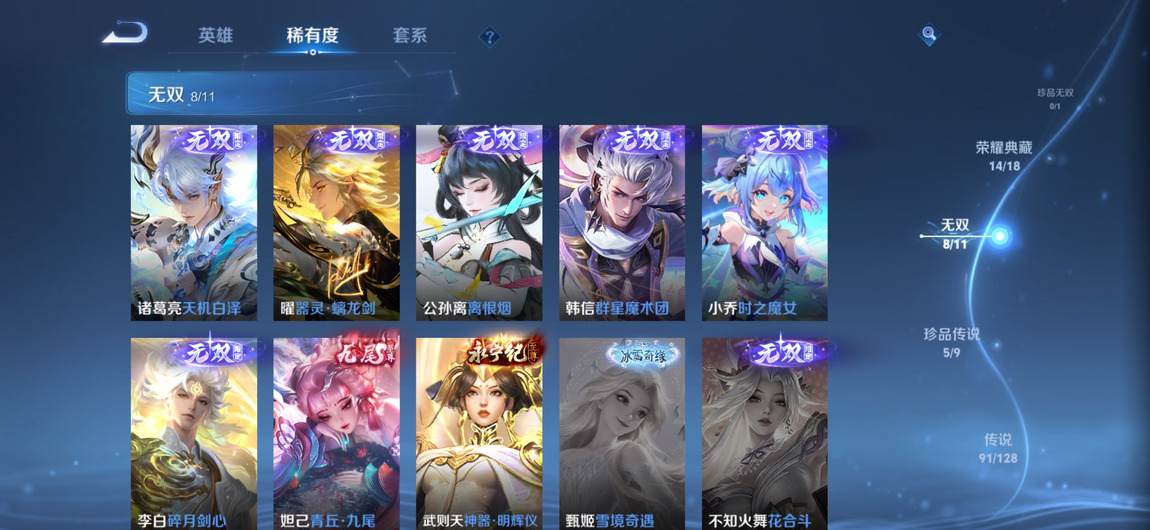Viewport: 1150px width, 530px height.
Task: Select 妲己 青丘·九尾 skin card
Action: pyautogui.click(x=336, y=434)
